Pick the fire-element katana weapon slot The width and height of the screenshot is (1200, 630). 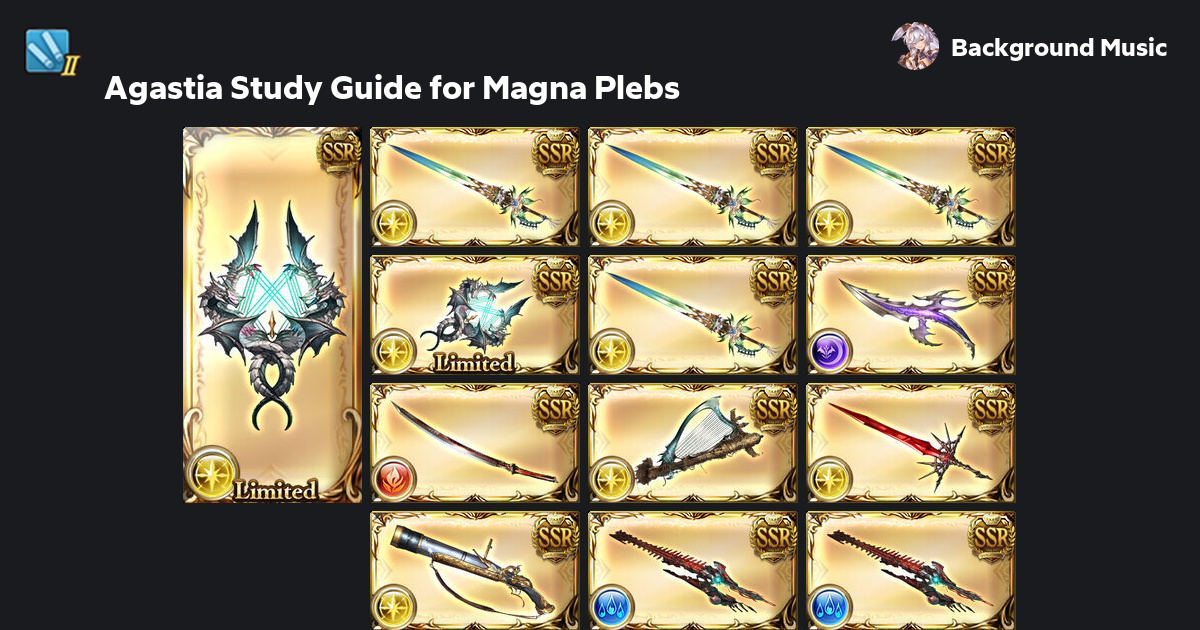tap(475, 443)
